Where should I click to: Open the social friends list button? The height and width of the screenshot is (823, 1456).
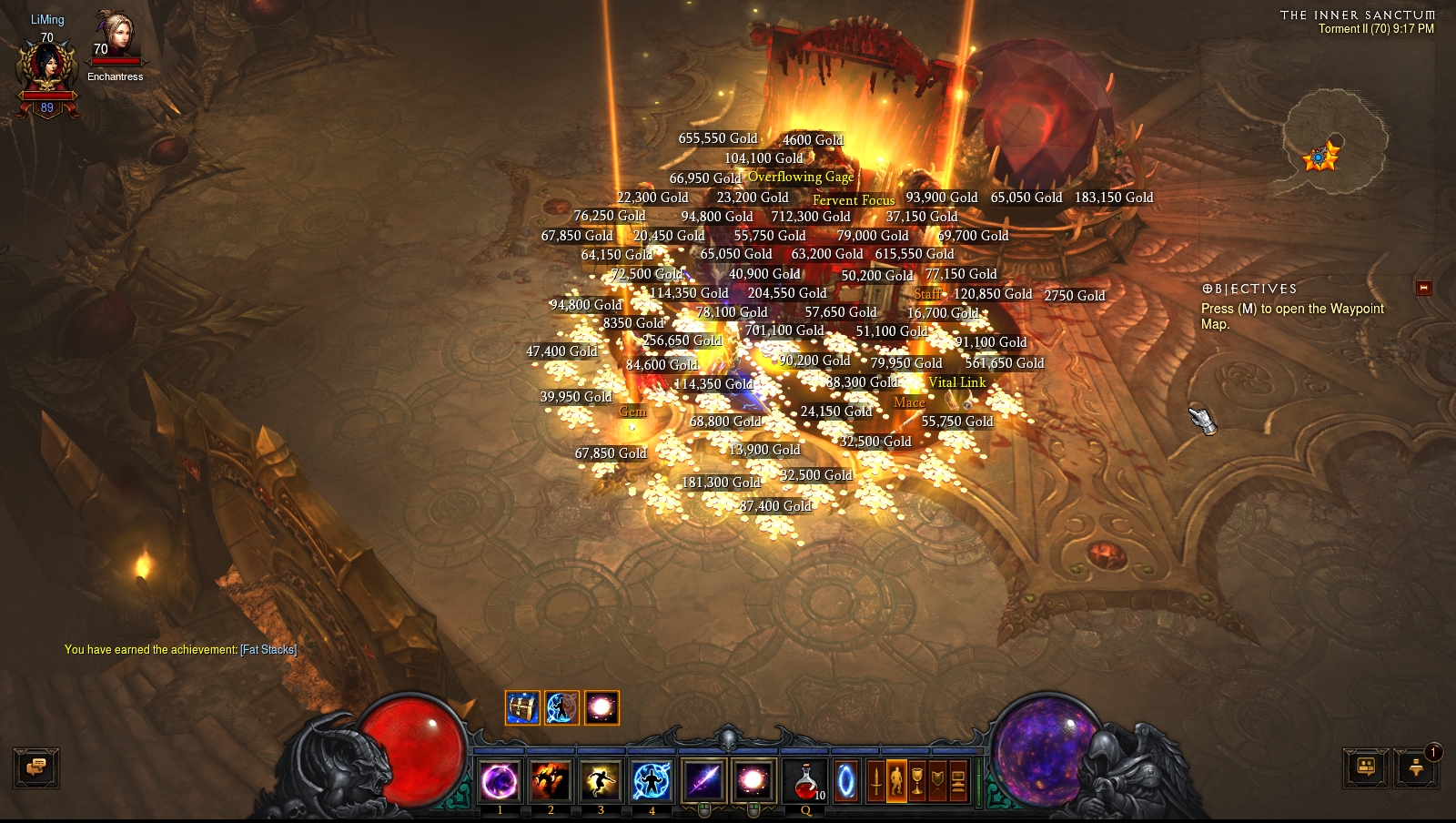[1366, 767]
